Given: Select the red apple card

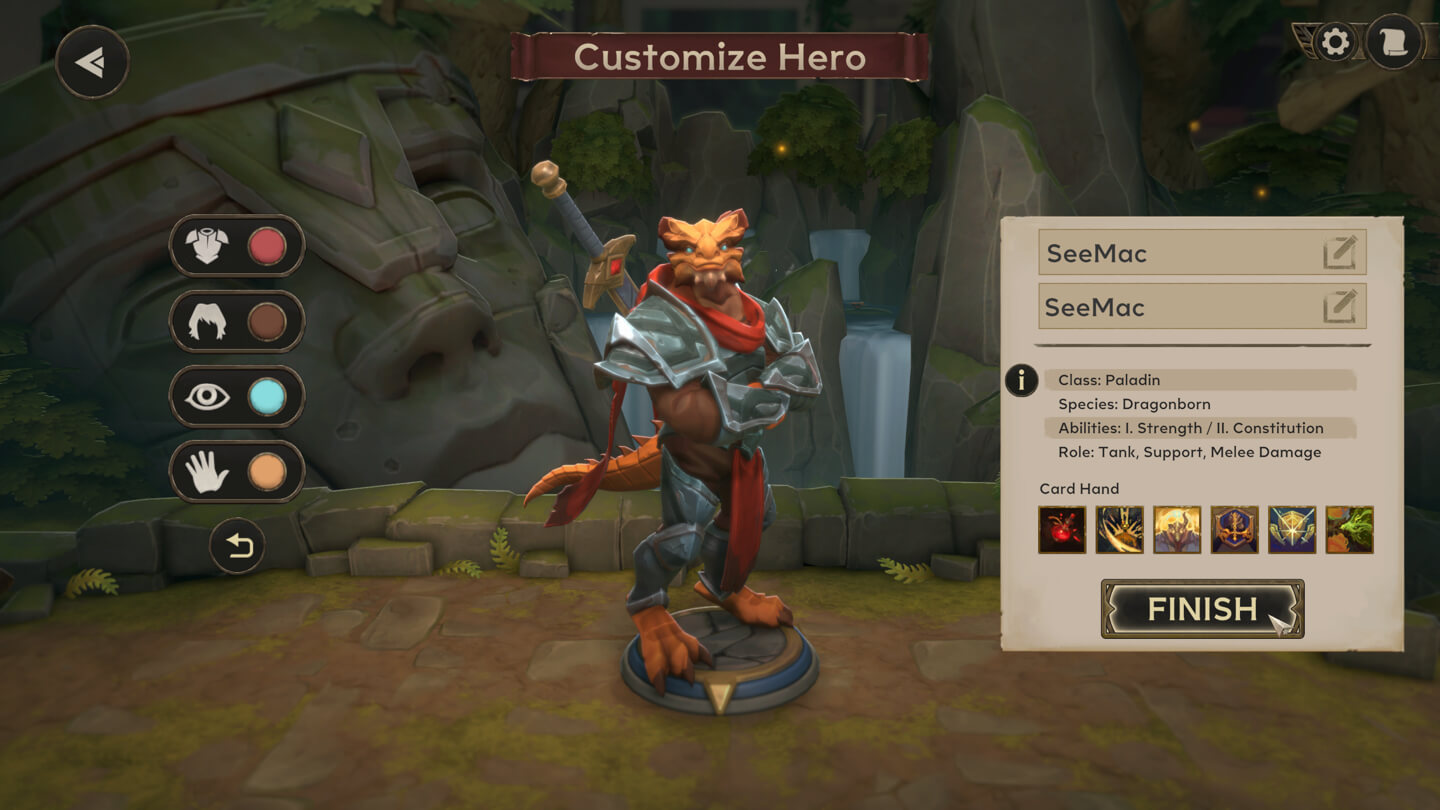Looking at the screenshot, I should [1062, 530].
